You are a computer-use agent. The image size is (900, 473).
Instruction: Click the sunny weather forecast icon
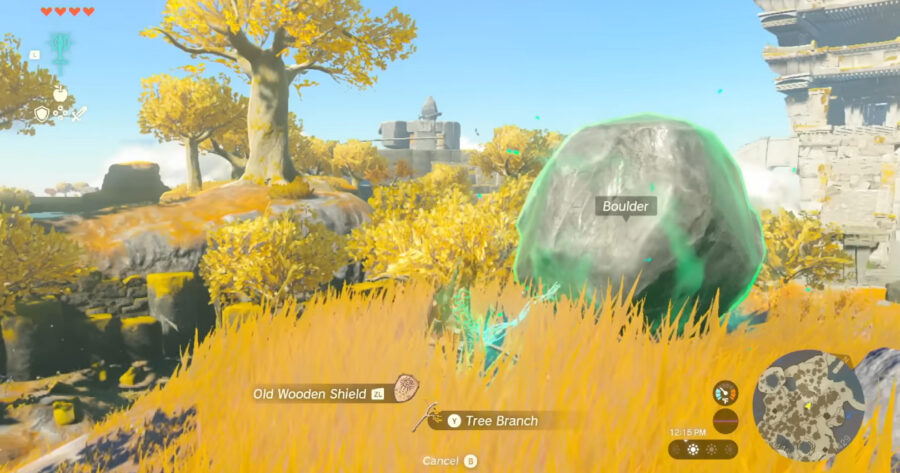click(x=691, y=449)
